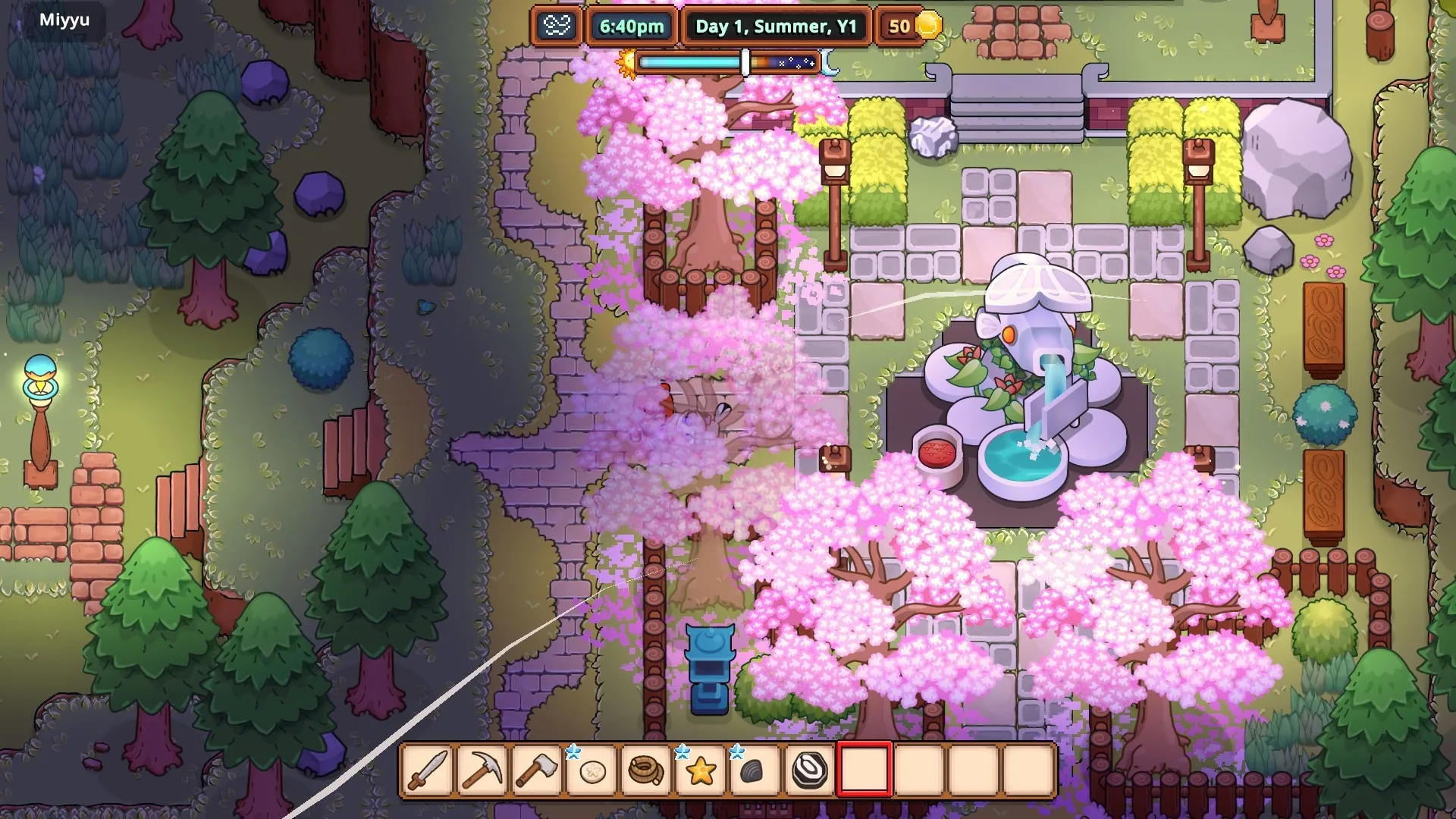Select the black-and-white striped stone slot

pos(809,771)
